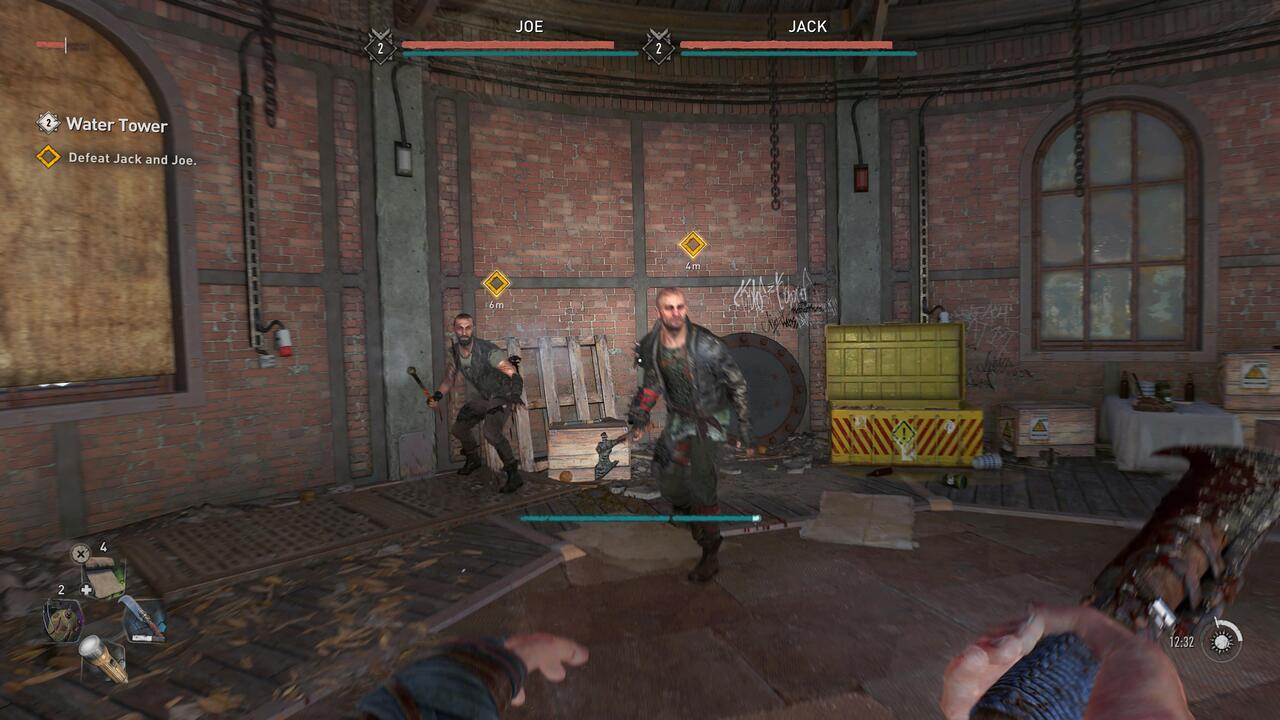Select Jack's name on the boss bar
1280x720 pixels.
808,27
